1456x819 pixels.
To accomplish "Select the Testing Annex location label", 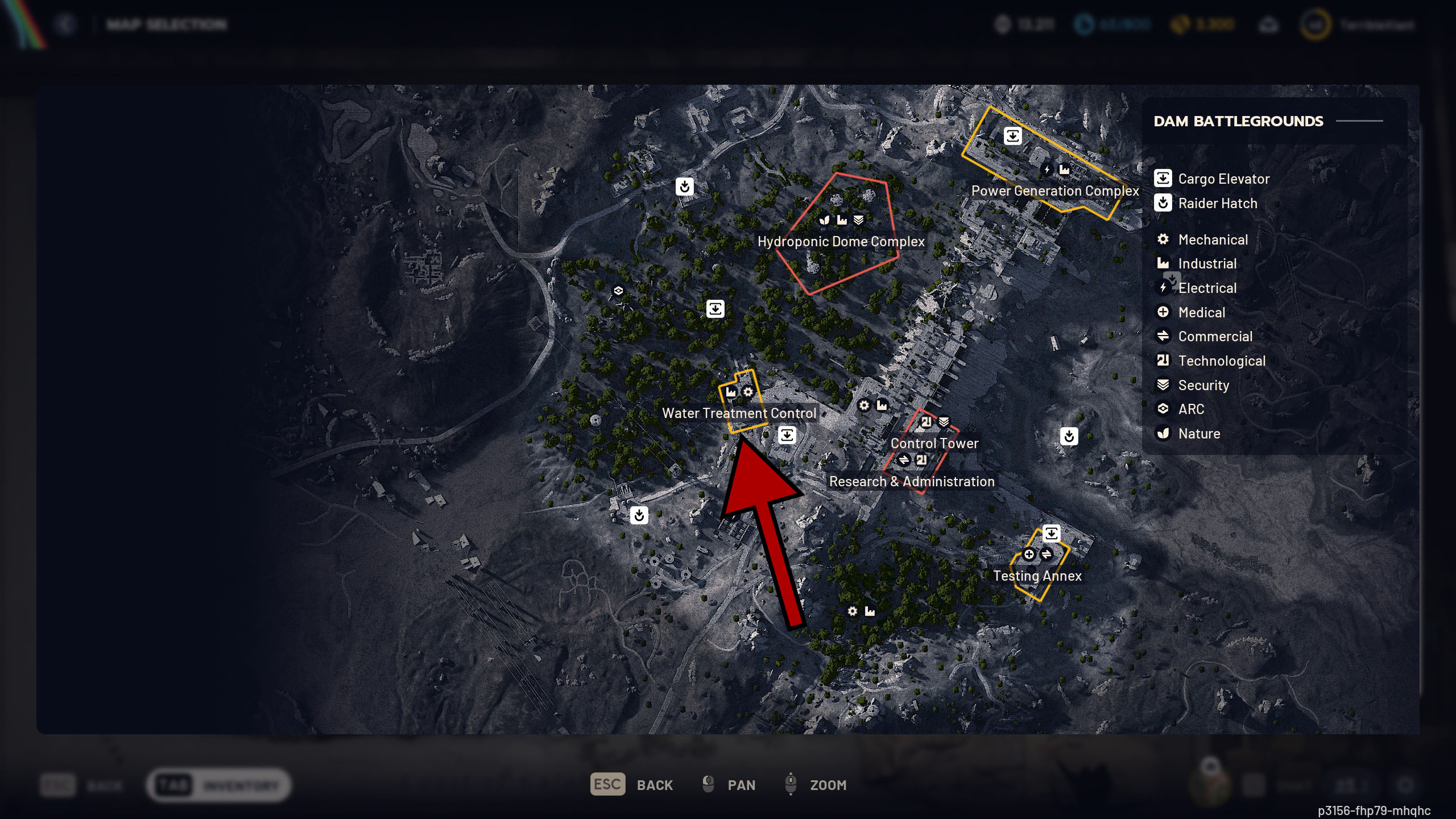I will [x=1037, y=576].
